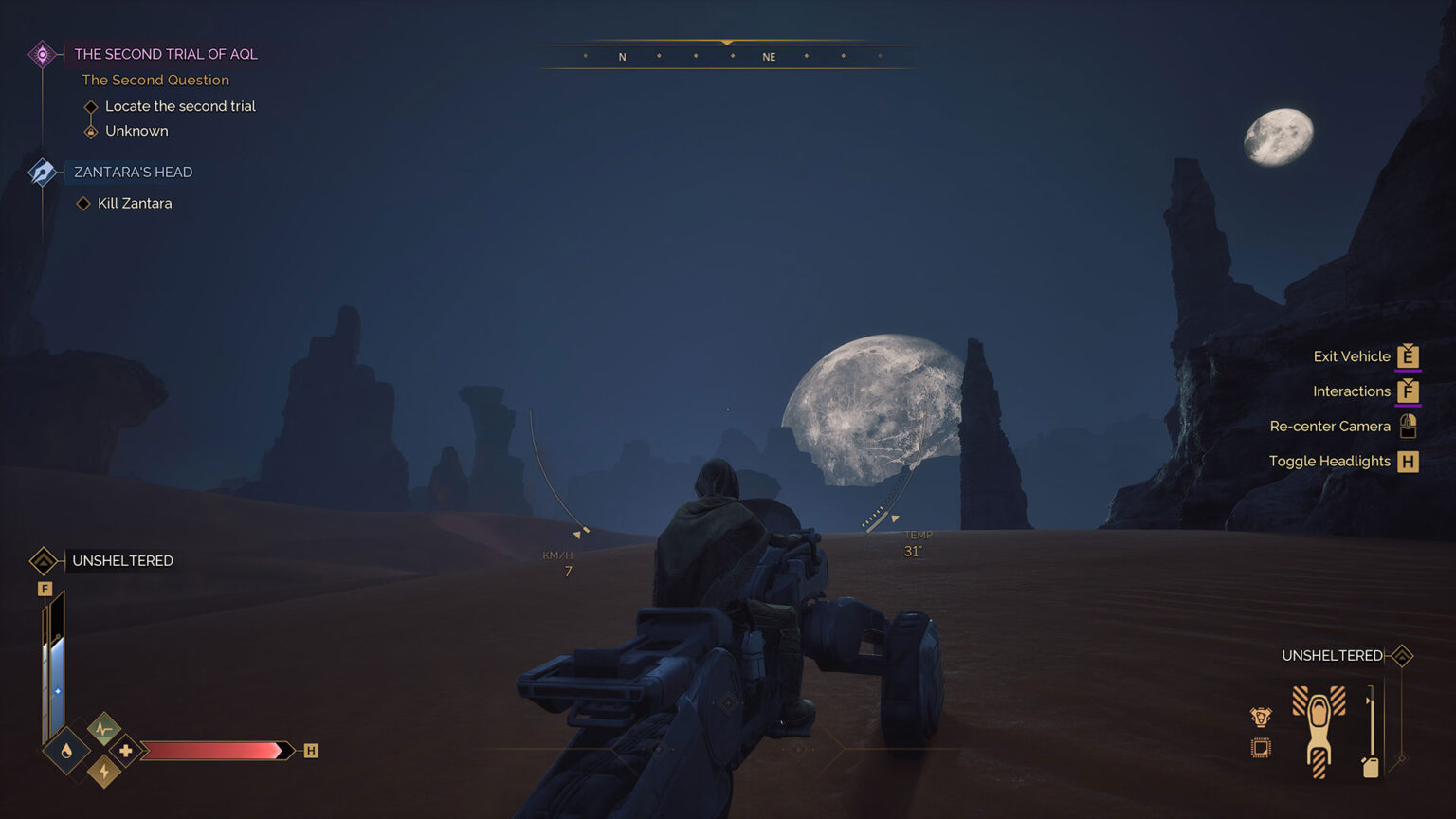Select the Kill Zantara objective
The height and width of the screenshot is (819, 1456).
pyautogui.click(x=135, y=203)
